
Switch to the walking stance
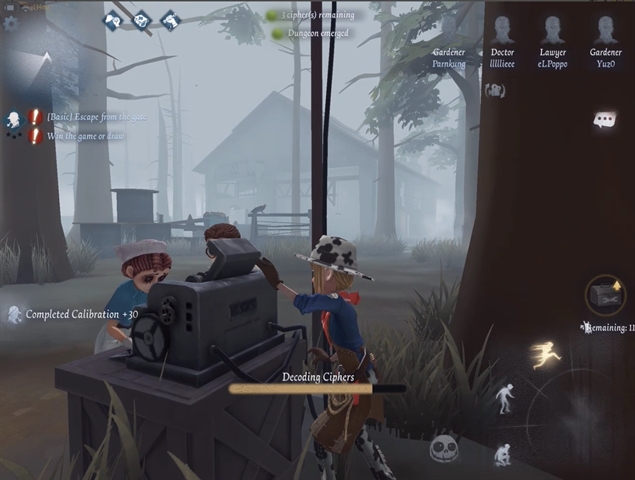point(505,397)
